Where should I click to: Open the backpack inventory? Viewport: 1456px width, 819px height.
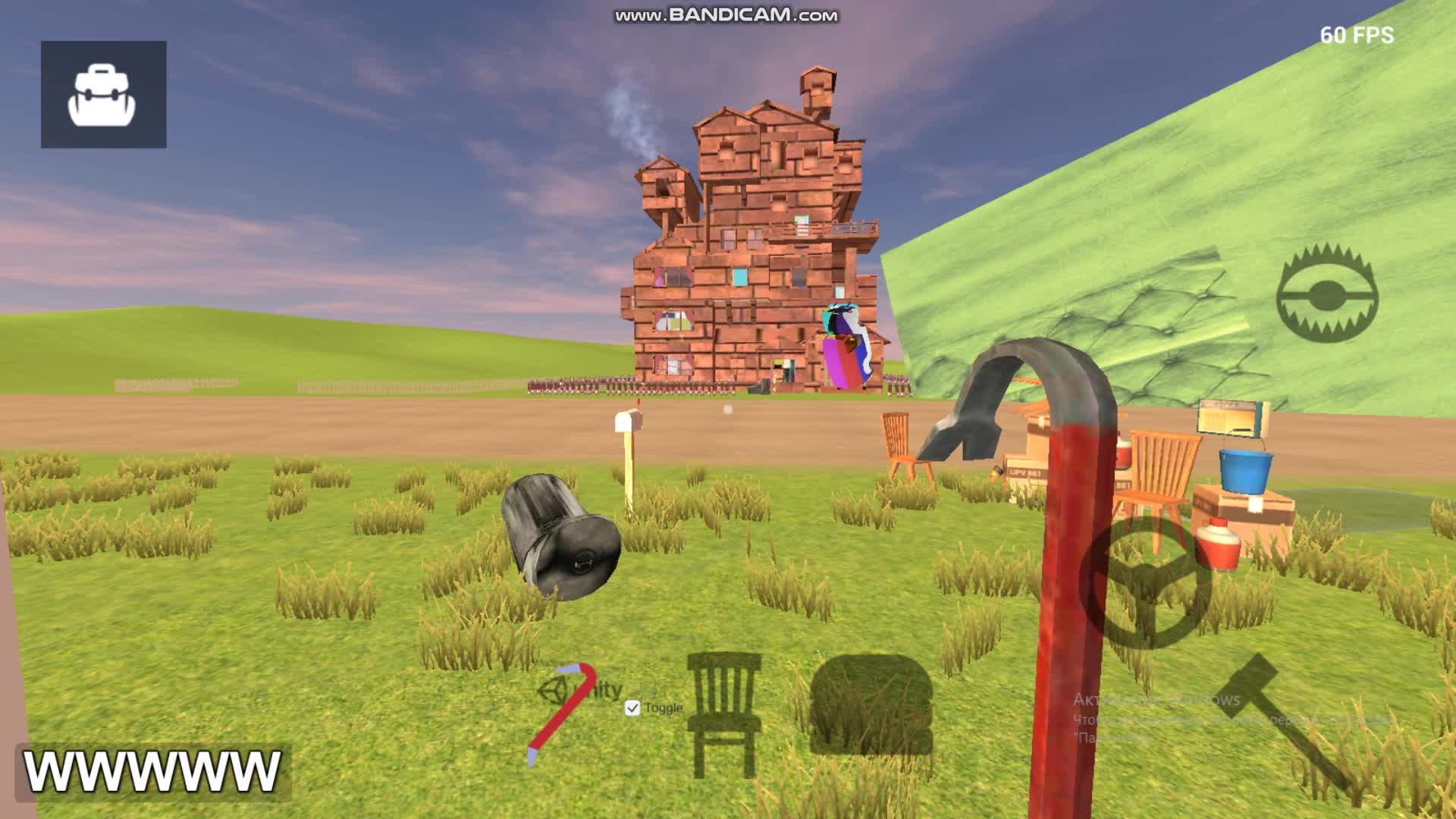click(103, 95)
